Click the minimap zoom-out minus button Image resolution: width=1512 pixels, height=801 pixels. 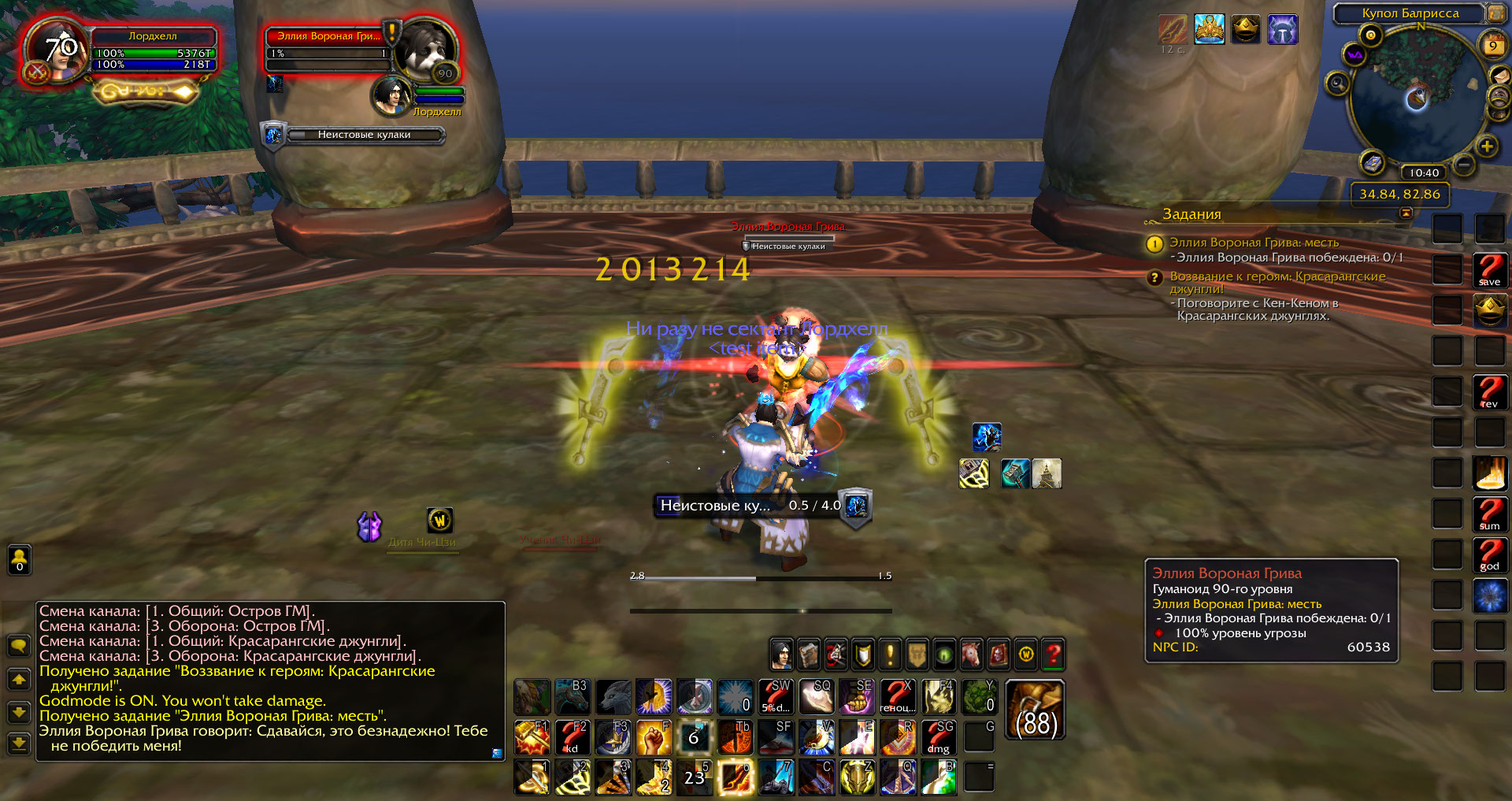pos(1464,165)
